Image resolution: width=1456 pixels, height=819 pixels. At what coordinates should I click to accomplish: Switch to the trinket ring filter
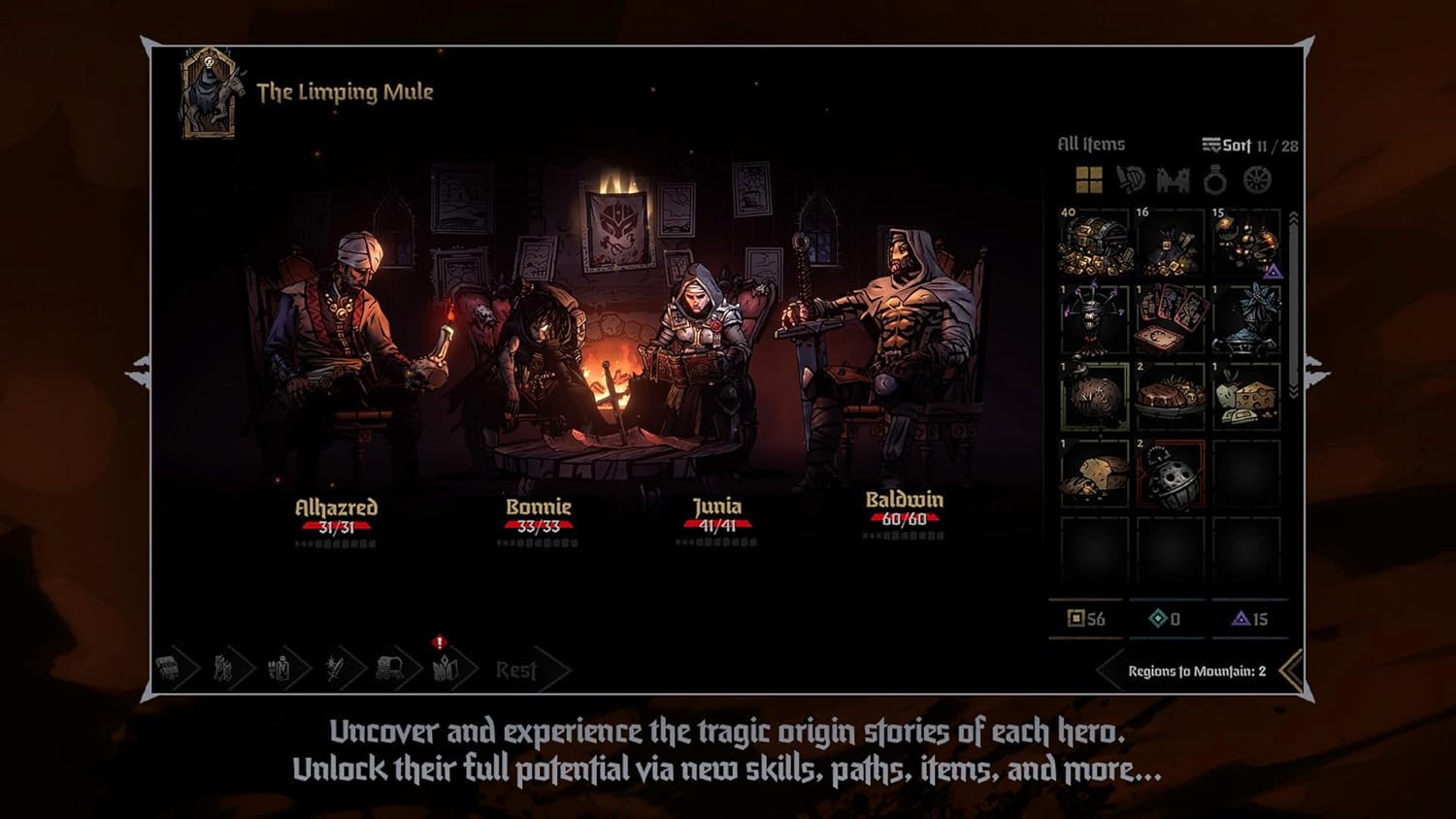pyautogui.click(x=1214, y=180)
